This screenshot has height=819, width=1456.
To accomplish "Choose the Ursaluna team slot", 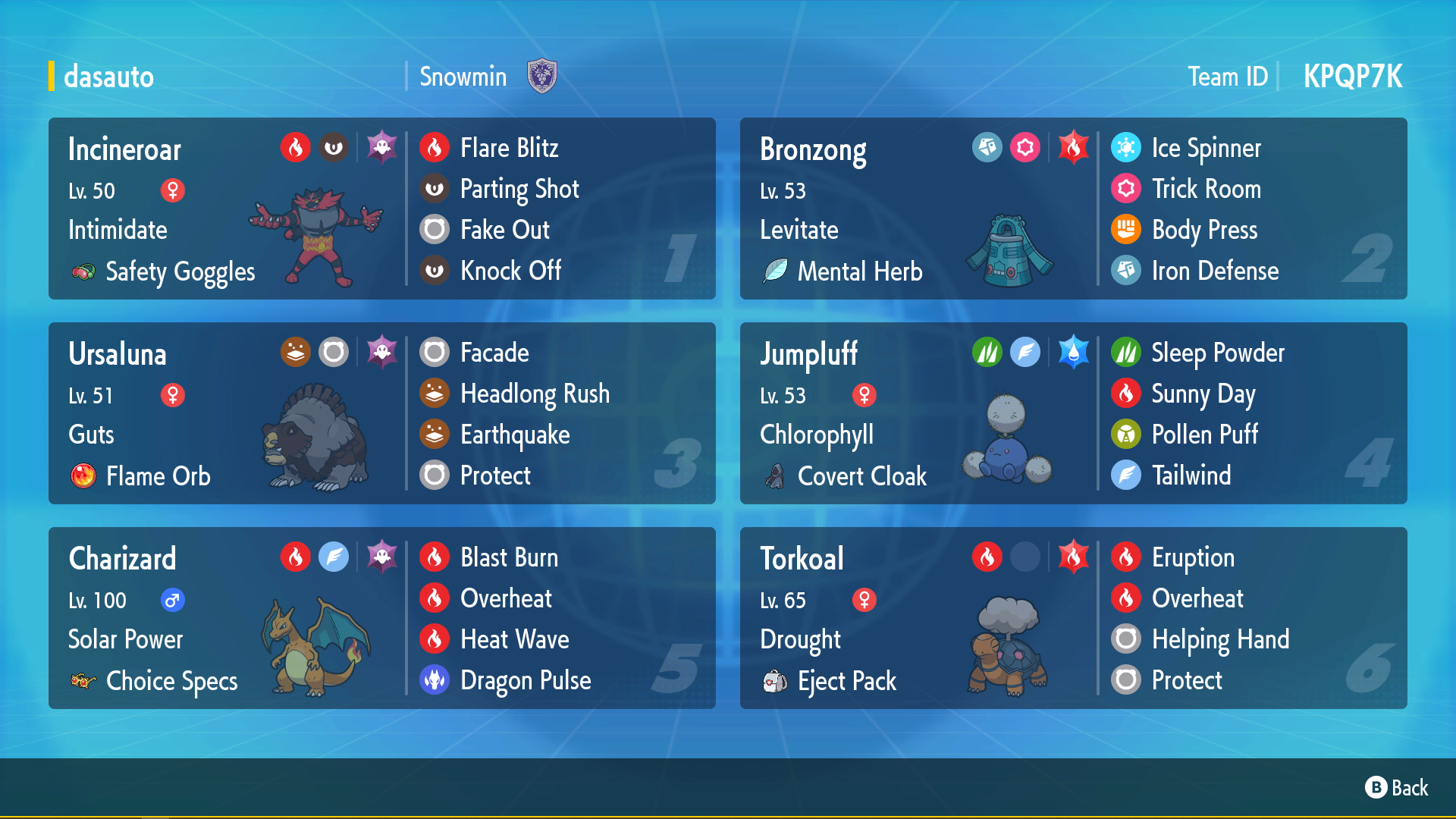I will click(227, 413).
